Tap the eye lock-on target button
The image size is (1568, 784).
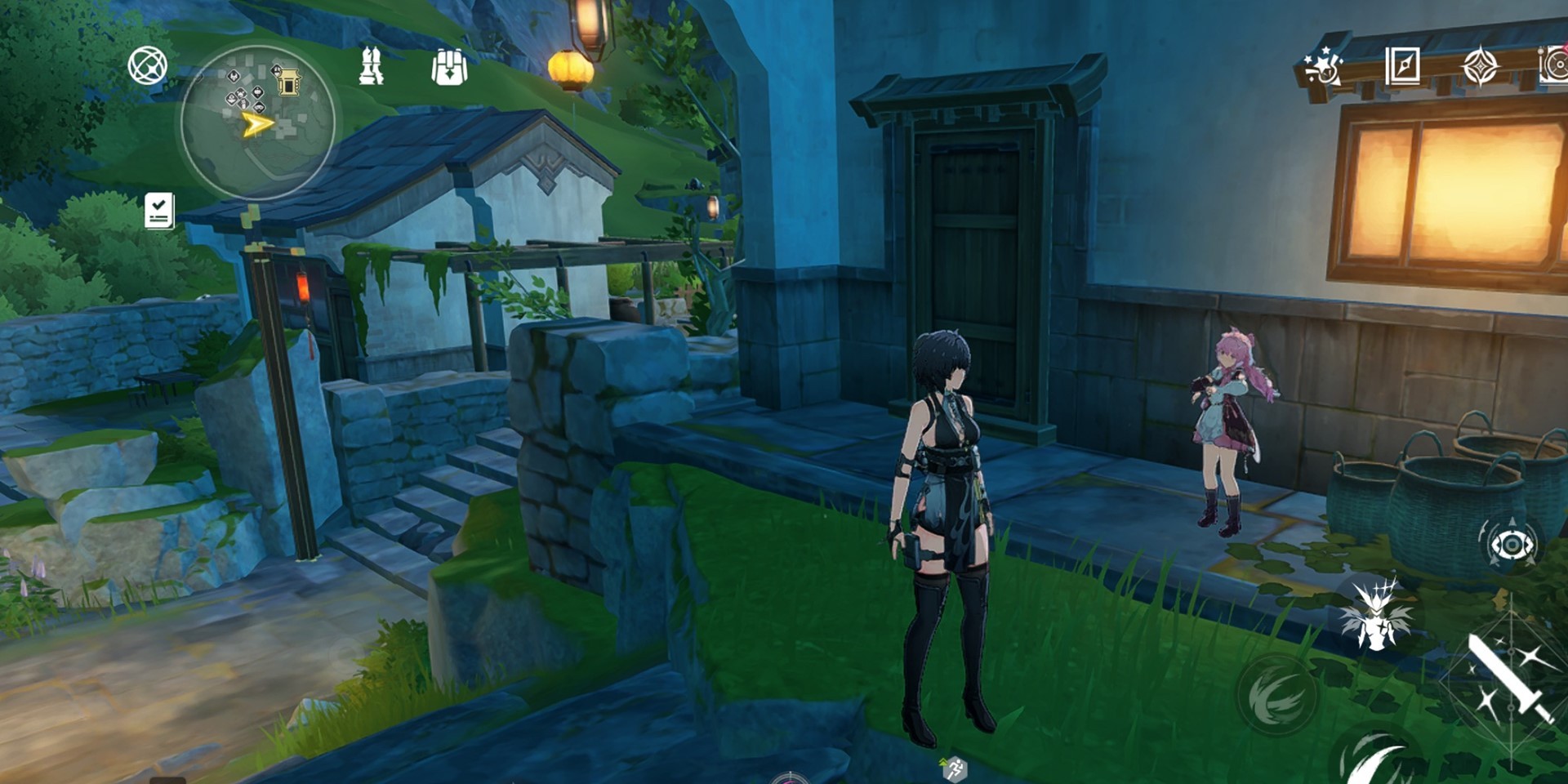tap(1511, 545)
